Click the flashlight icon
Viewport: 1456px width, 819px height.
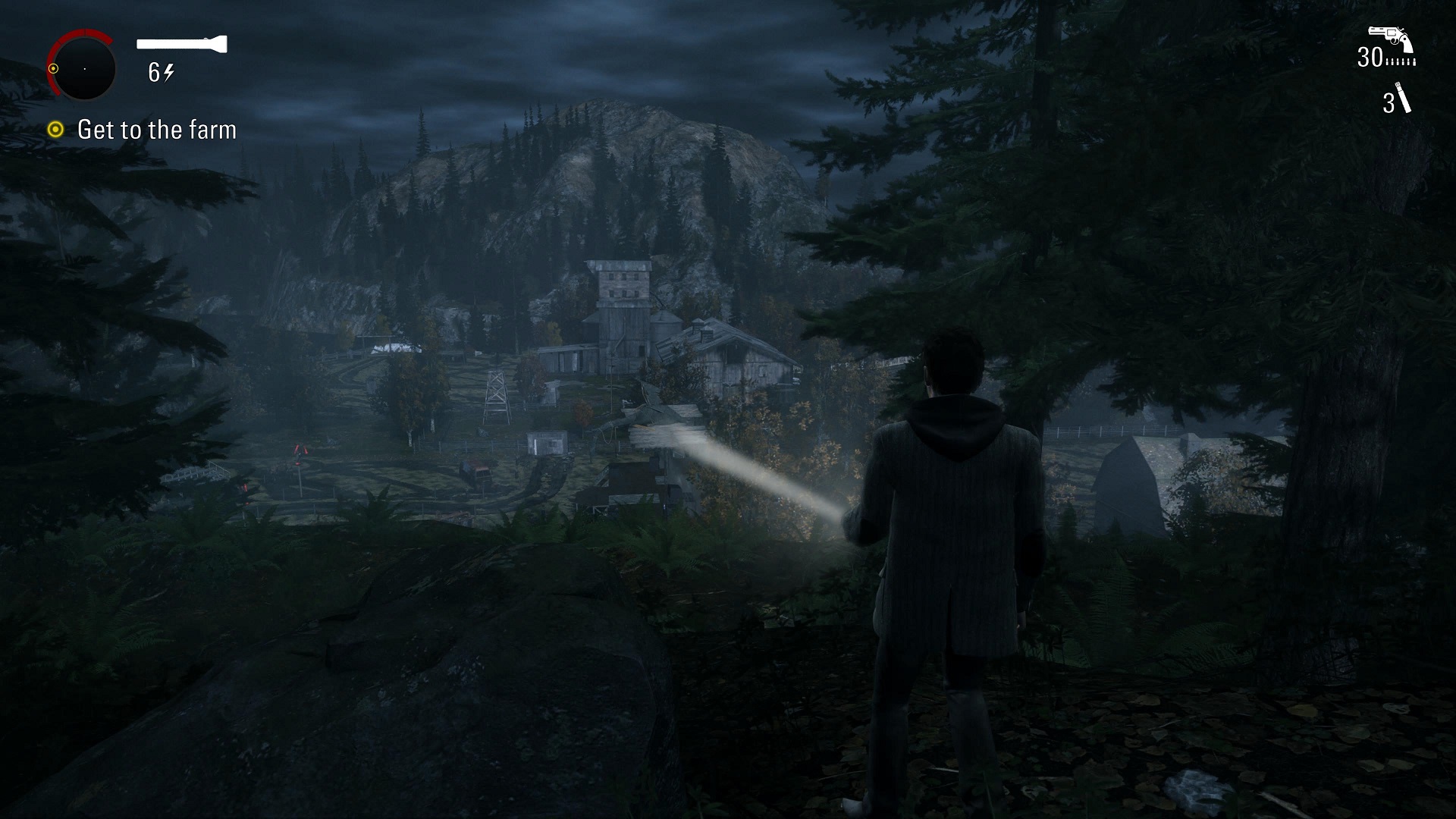point(182,44)
